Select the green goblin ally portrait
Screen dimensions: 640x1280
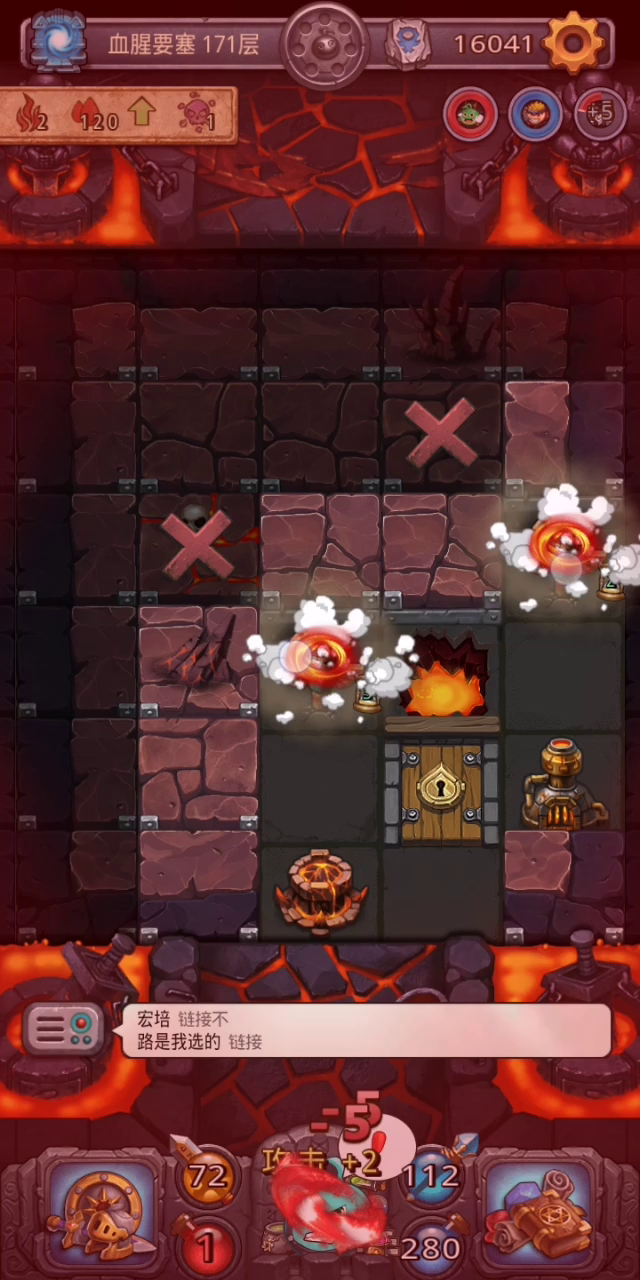click(x=470, y=114)
